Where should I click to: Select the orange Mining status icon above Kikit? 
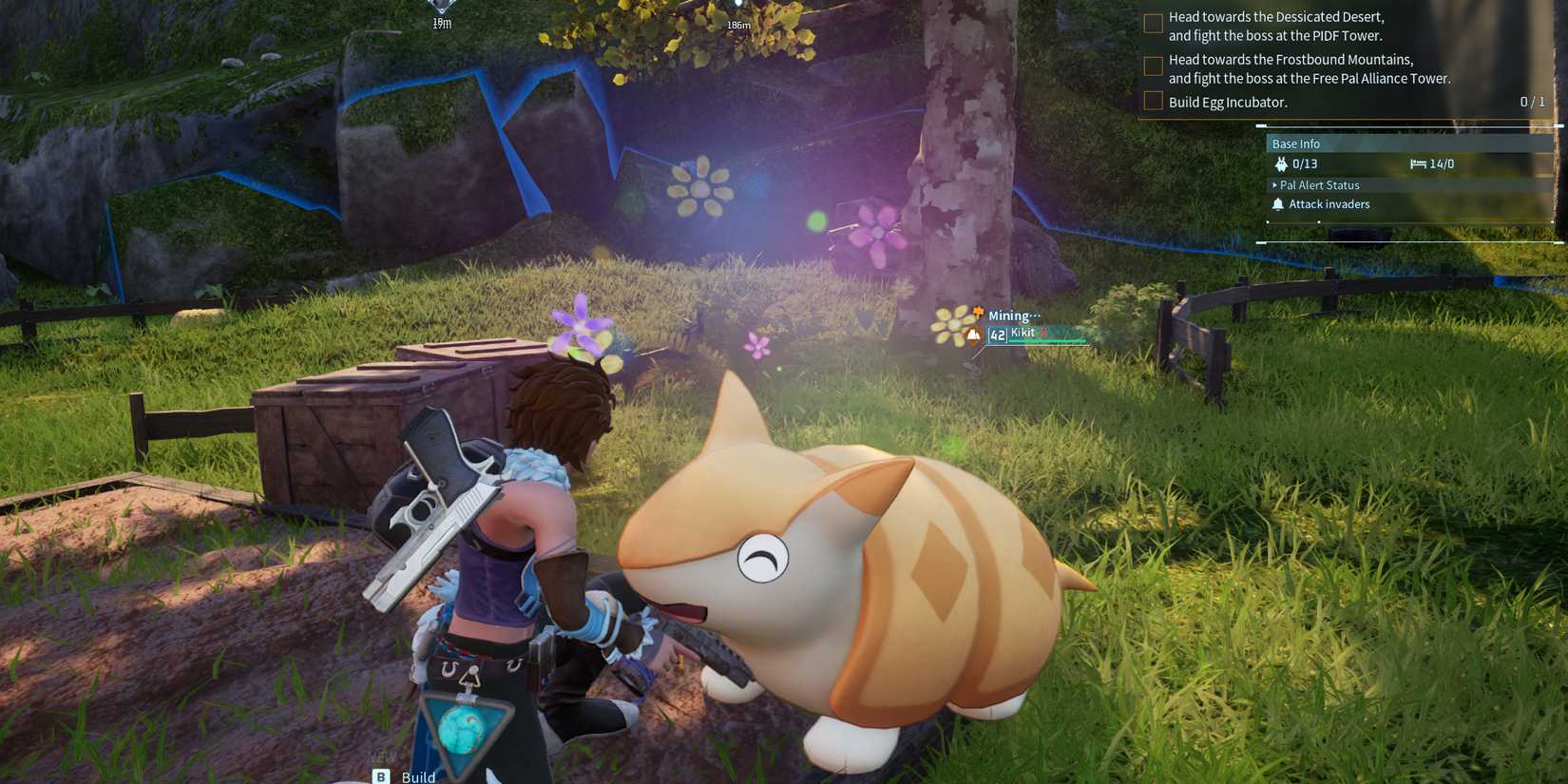(x=978, y=312)
